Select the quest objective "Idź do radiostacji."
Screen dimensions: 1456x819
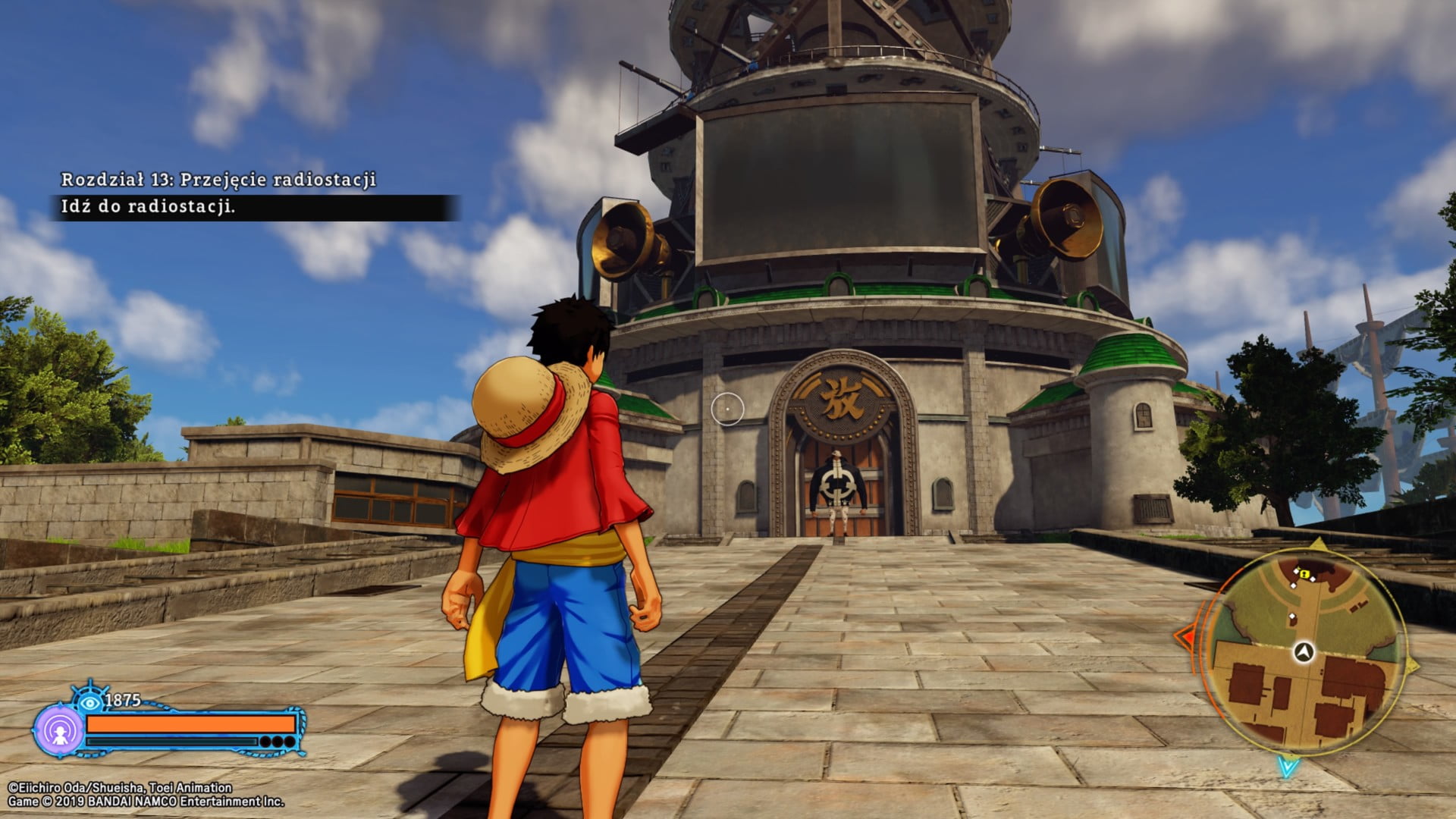coord(149,207)
